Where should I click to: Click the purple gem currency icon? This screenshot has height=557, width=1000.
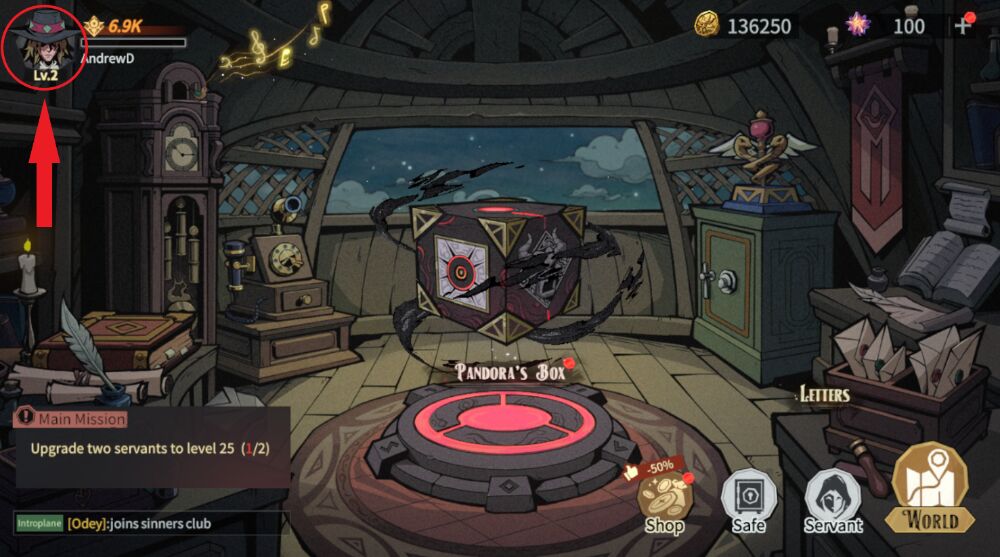click(x=858, y=25)
